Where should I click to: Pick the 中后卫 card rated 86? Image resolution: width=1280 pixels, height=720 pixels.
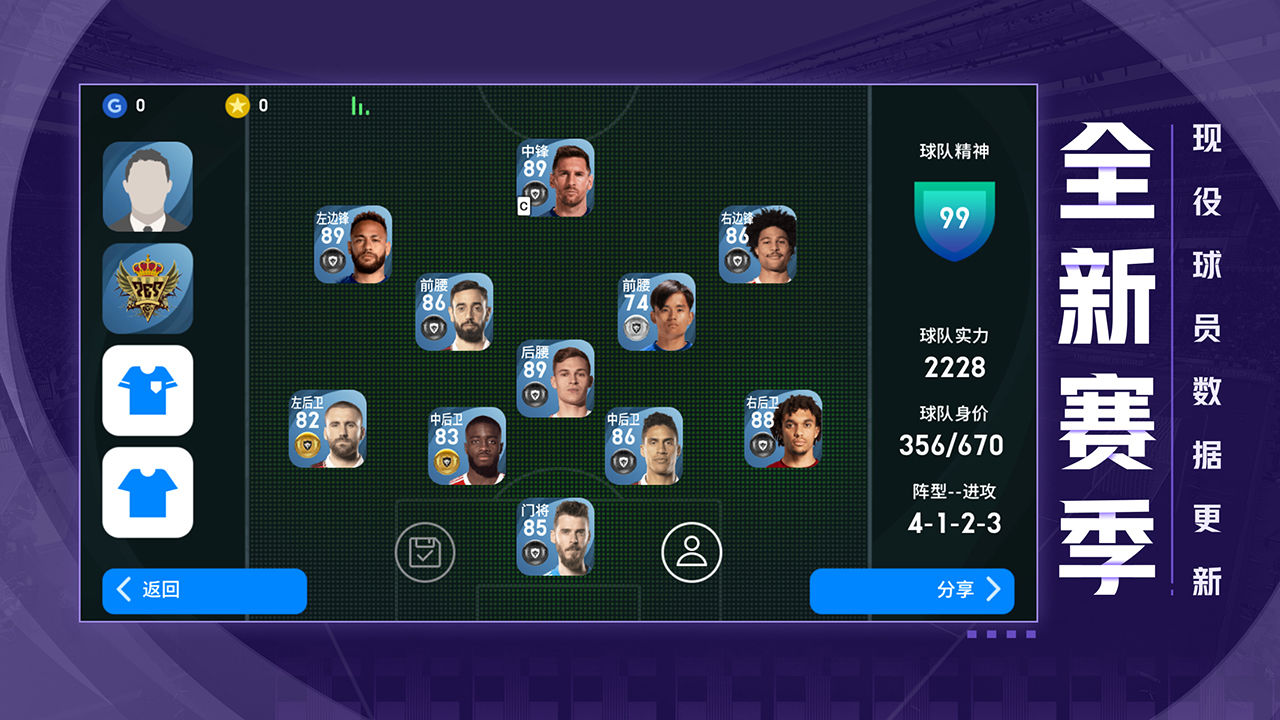coord(644,446)
